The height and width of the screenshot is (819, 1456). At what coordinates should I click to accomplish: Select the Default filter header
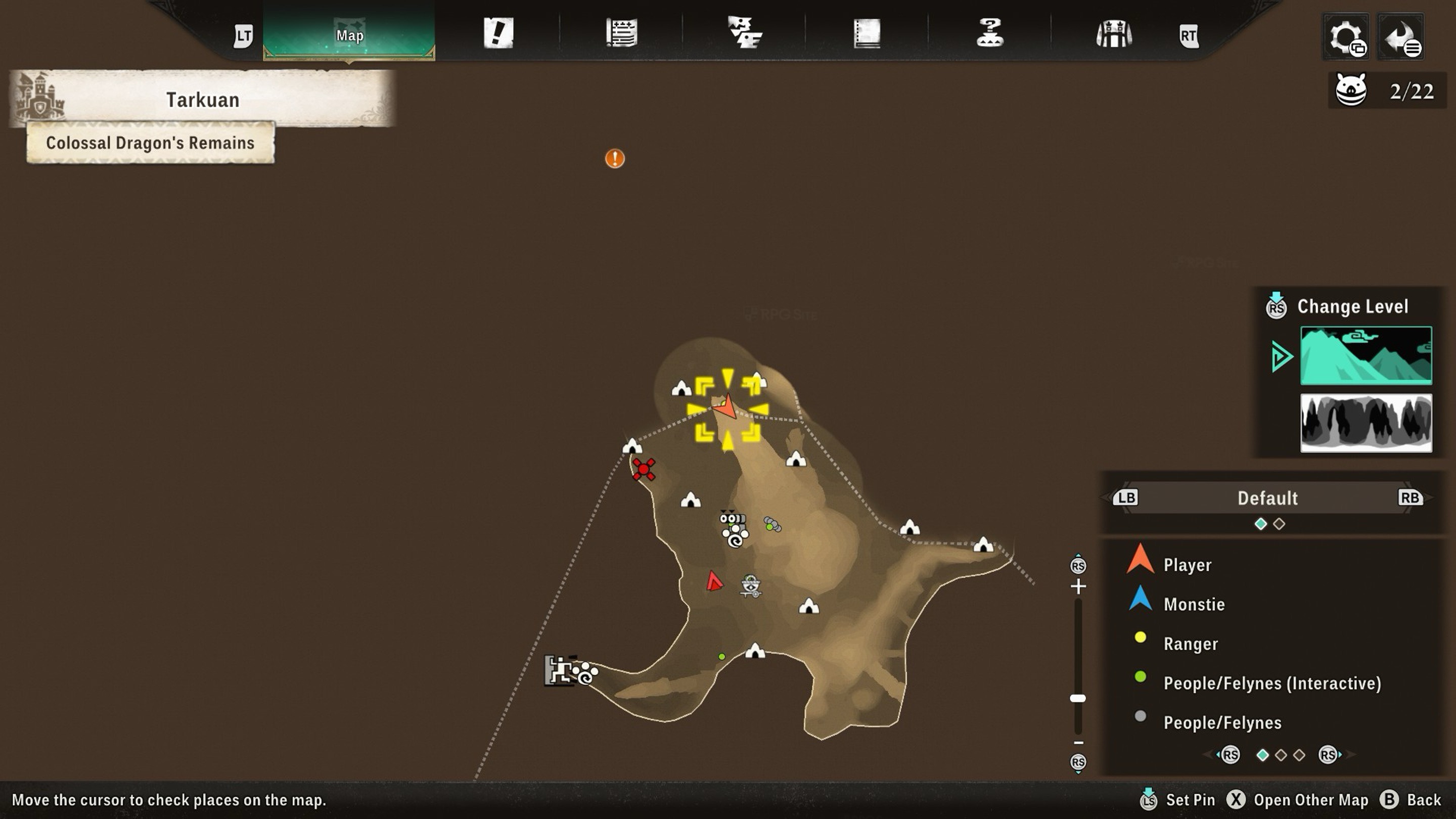[x=1267, y=498]
